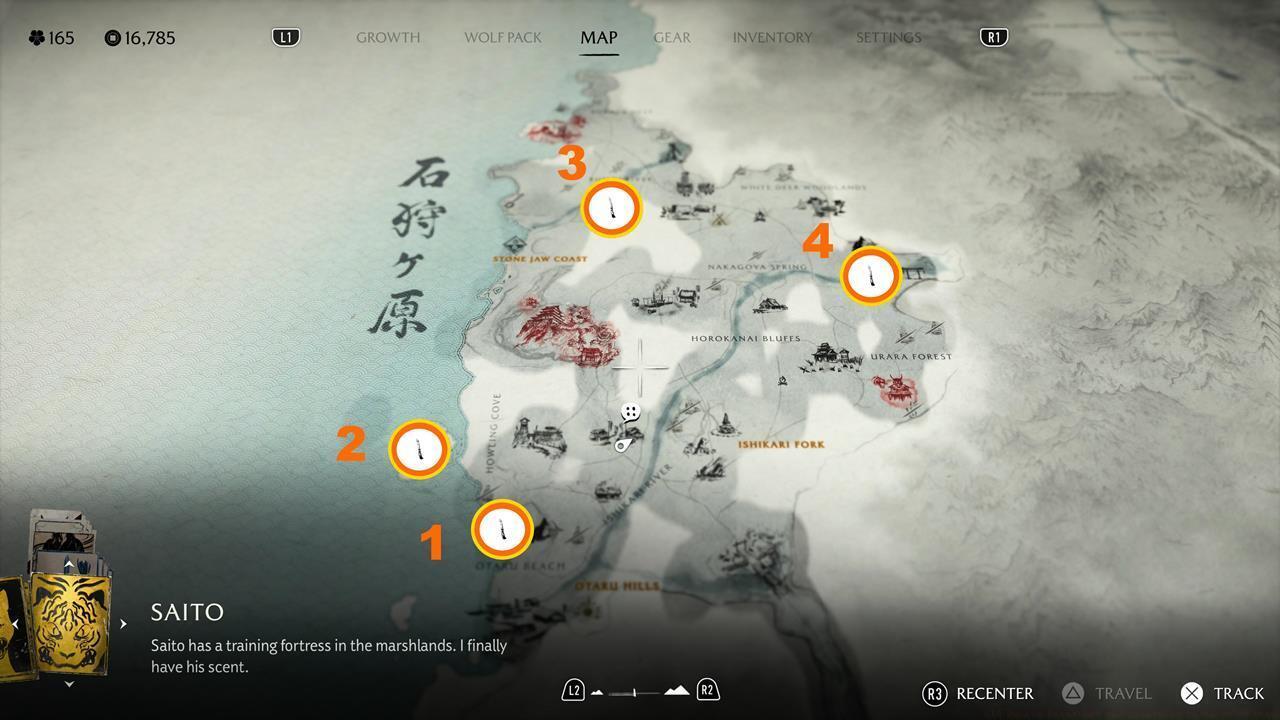Click the player position arrow on the map

622,445
